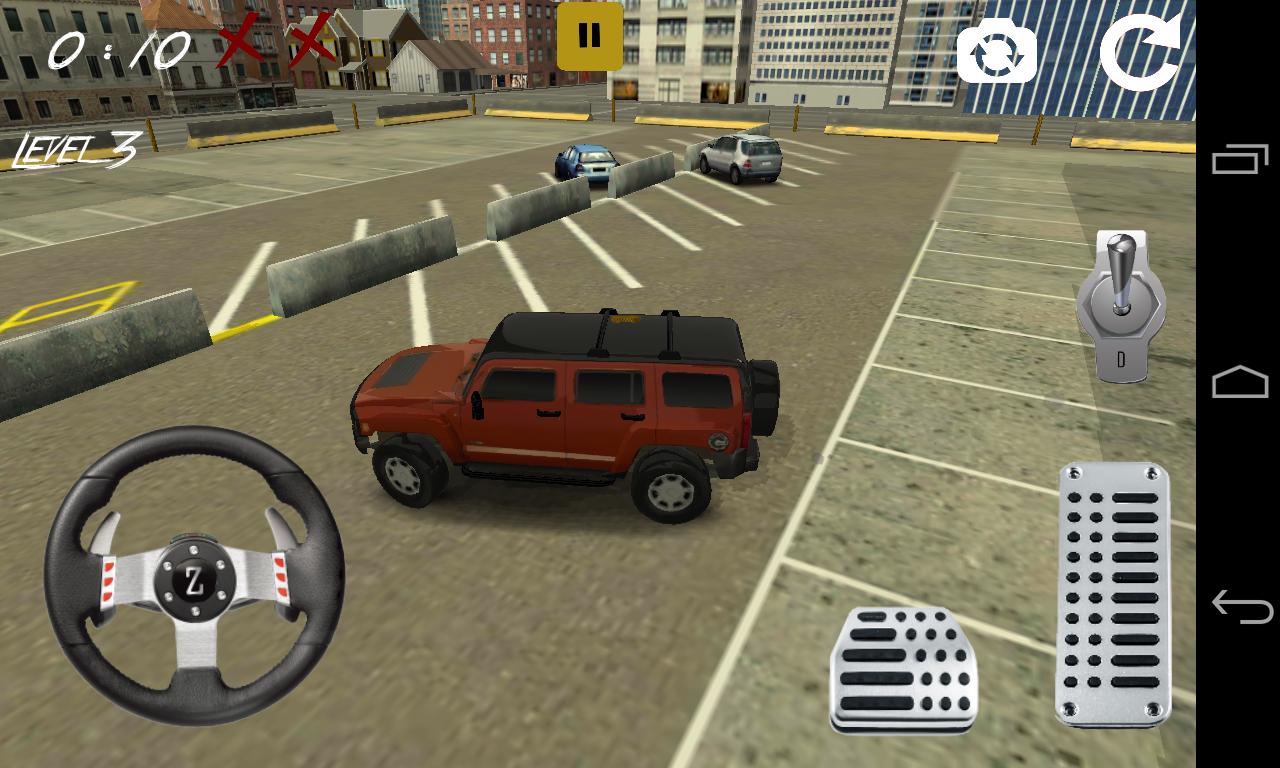Hit the wide brake pedal

(x=903, y=668)
